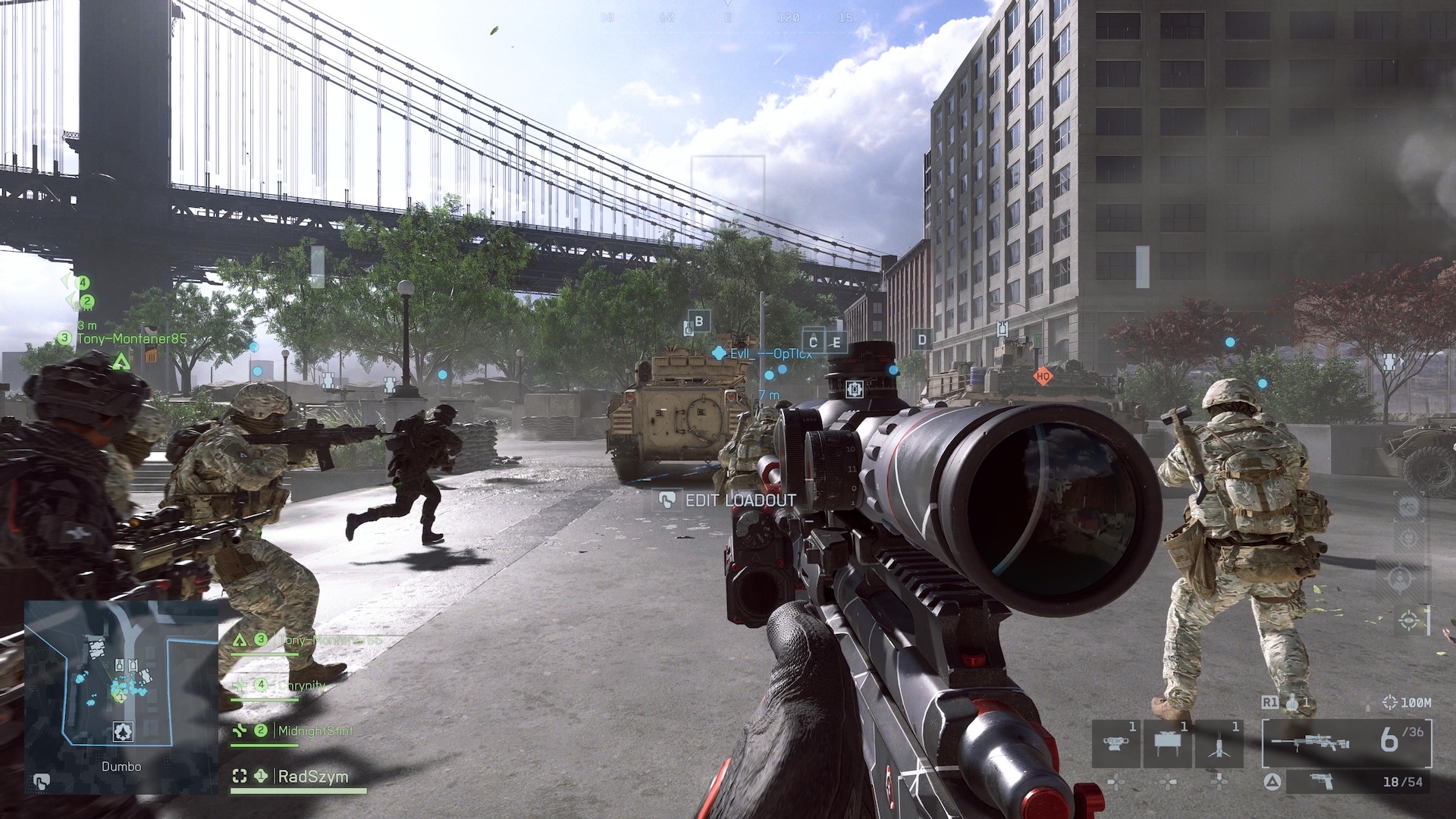Select squad member MidnightStint in squad list
Viewport: 1456px width, 819px height.
click(x=314, y=731)
